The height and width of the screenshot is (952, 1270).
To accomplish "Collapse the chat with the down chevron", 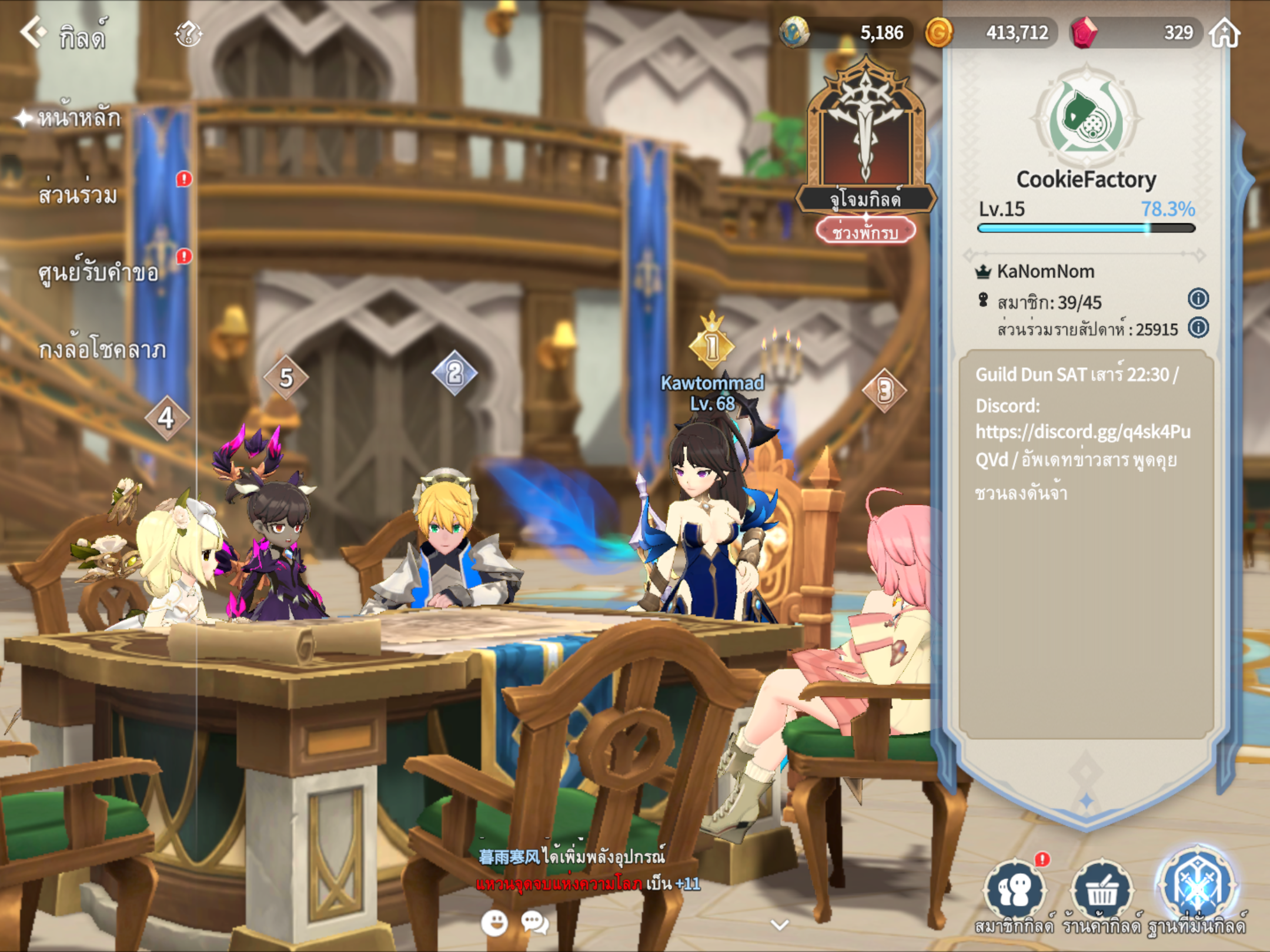I will [780, 925].
